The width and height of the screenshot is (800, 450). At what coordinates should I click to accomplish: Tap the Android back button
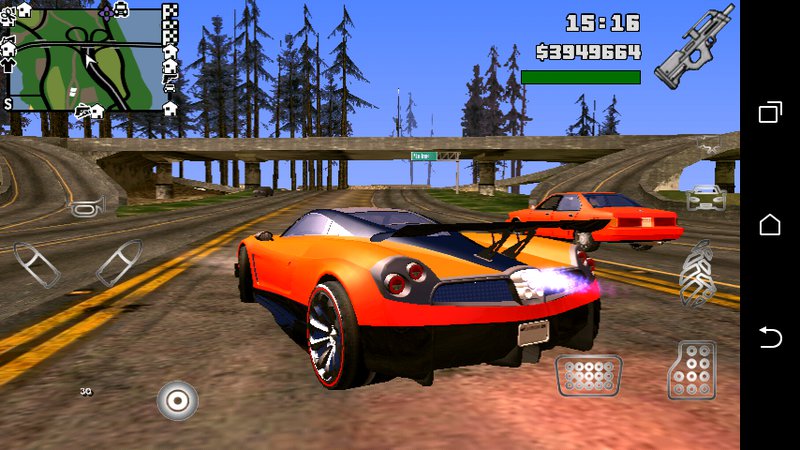pos(770,337)
